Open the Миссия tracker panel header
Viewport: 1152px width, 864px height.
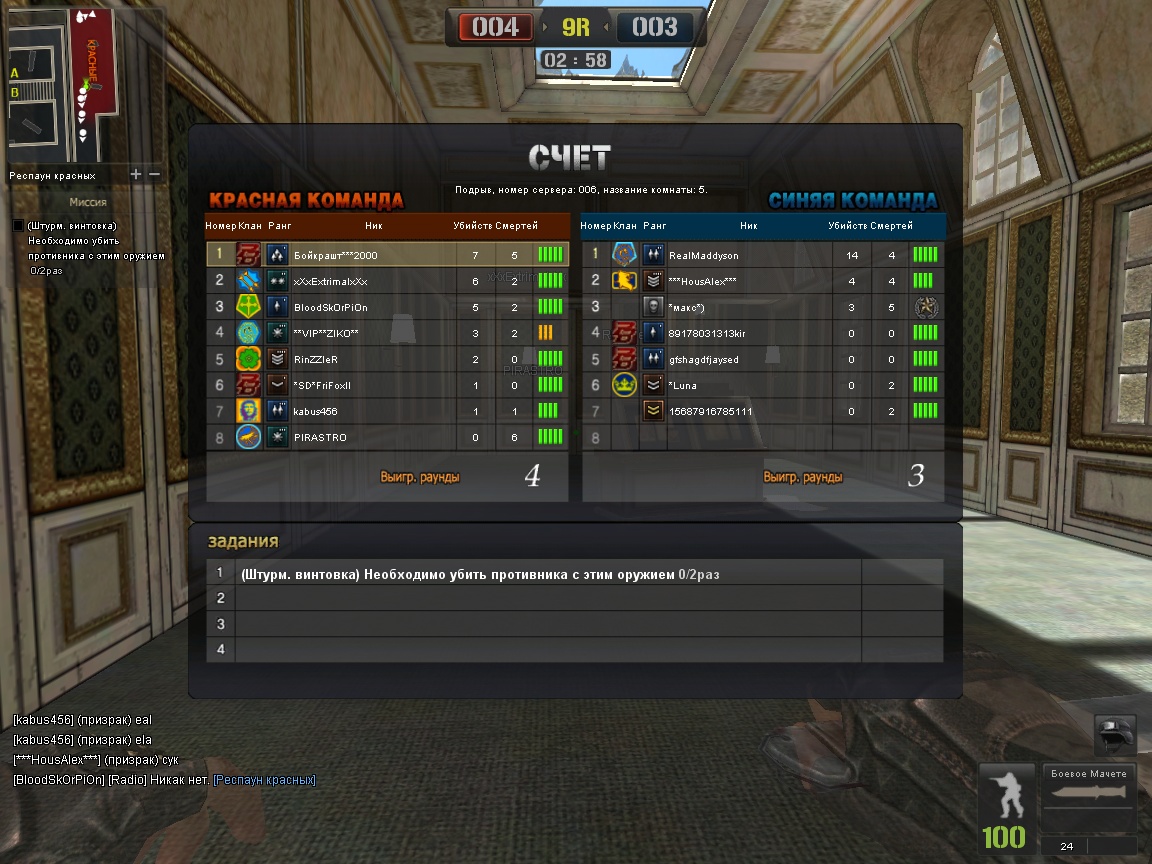[88, 202]
